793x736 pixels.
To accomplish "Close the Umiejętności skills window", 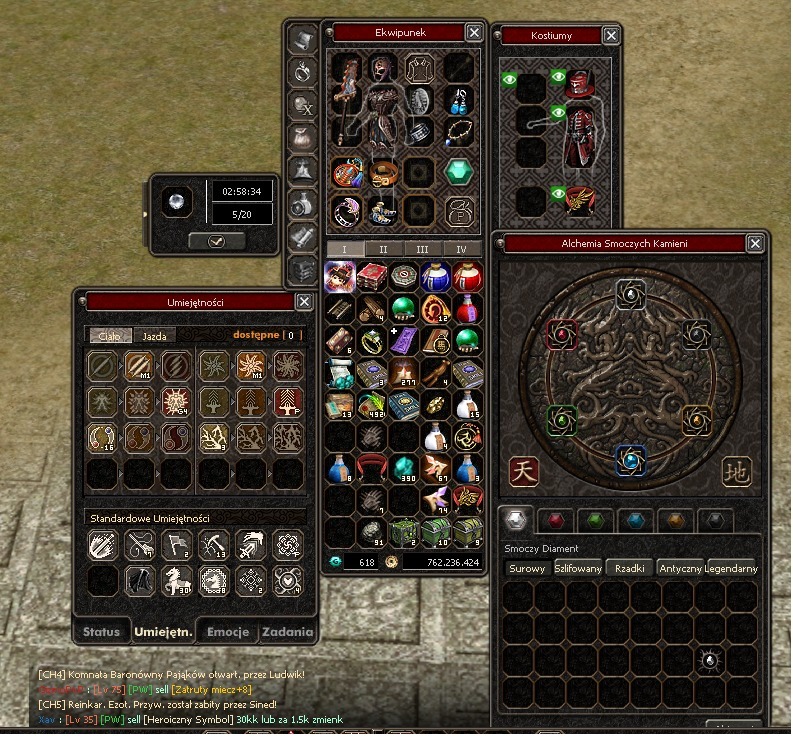I will click(304, 302).
